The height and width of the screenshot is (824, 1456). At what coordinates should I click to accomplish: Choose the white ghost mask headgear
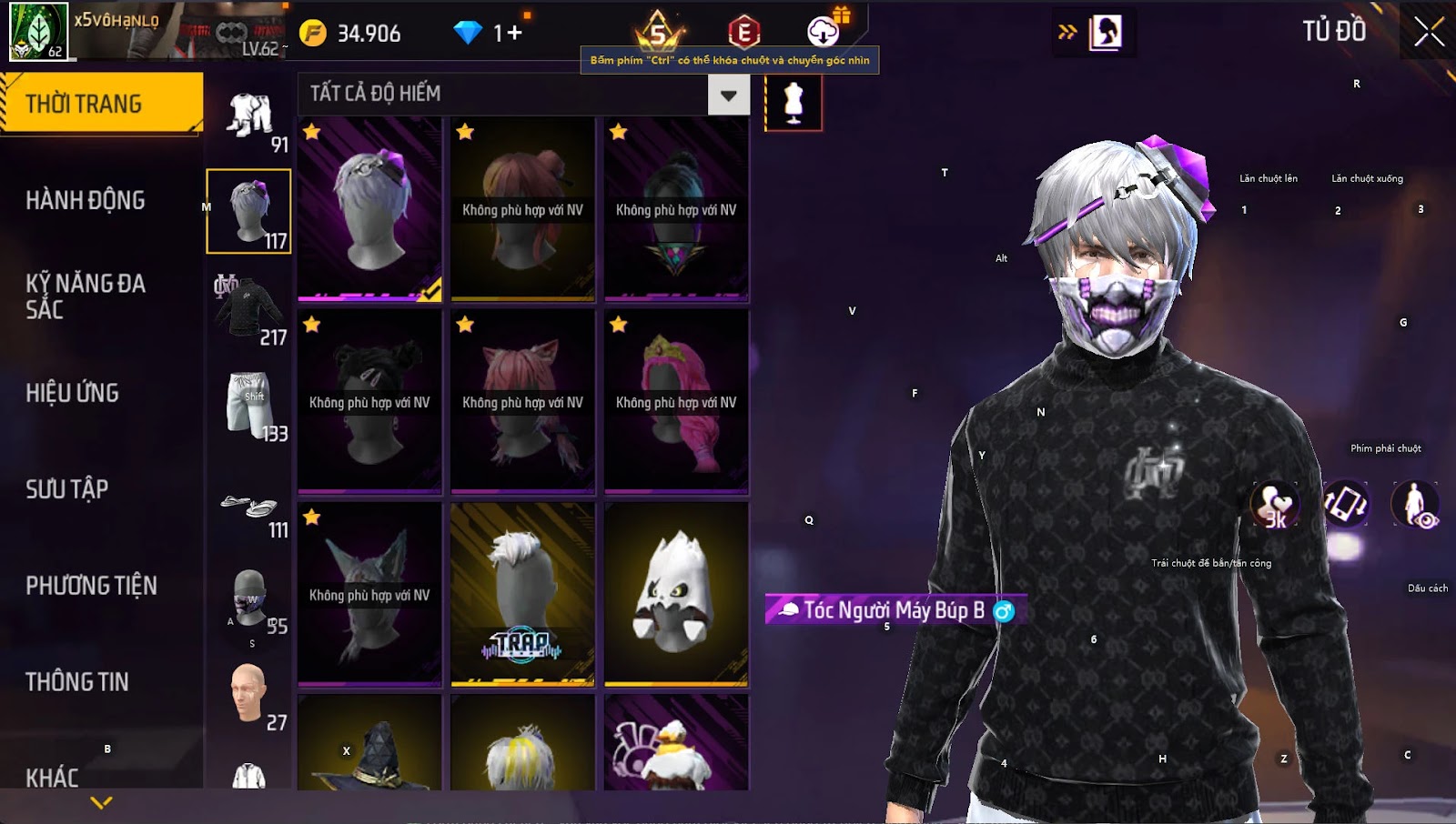pos(676,595)
